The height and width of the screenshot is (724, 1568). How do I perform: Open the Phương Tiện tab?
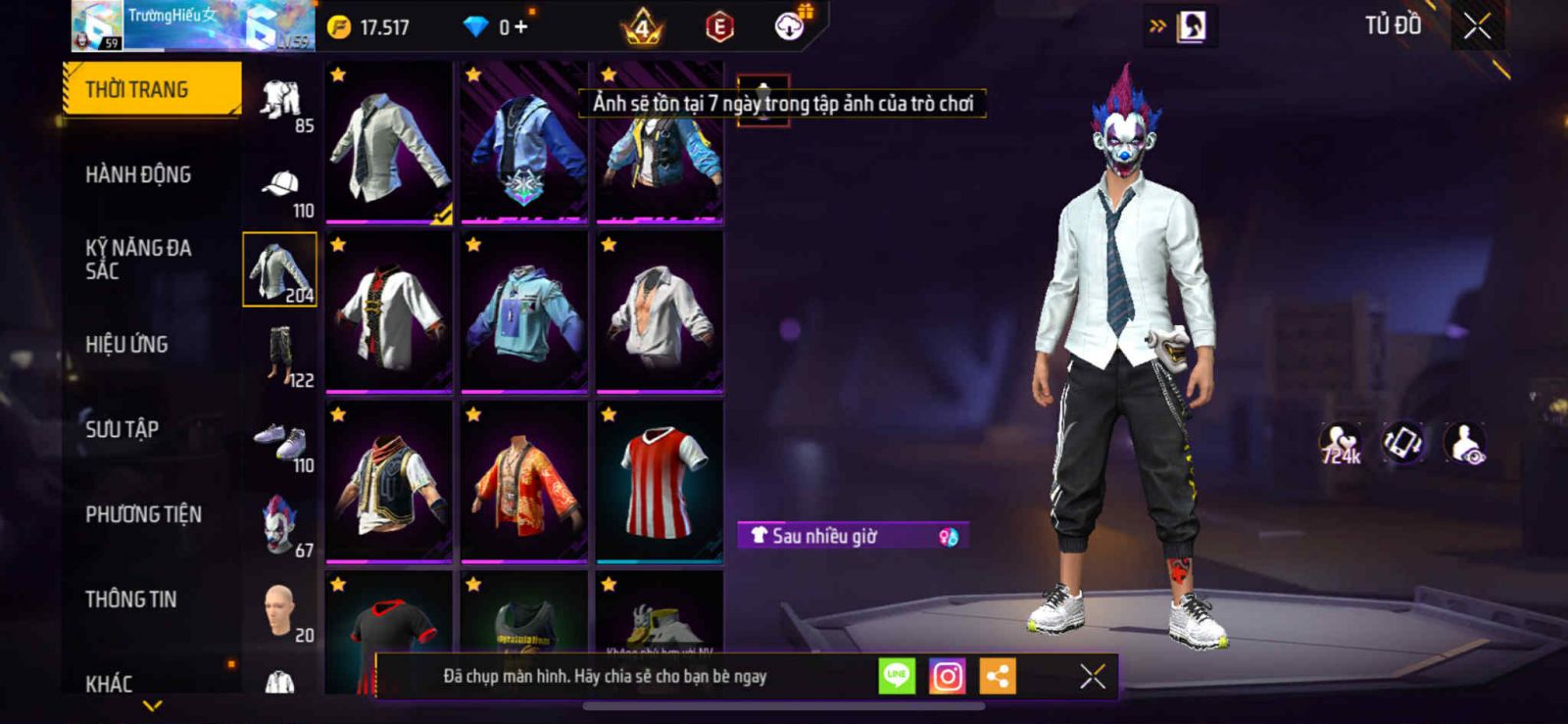143,514
